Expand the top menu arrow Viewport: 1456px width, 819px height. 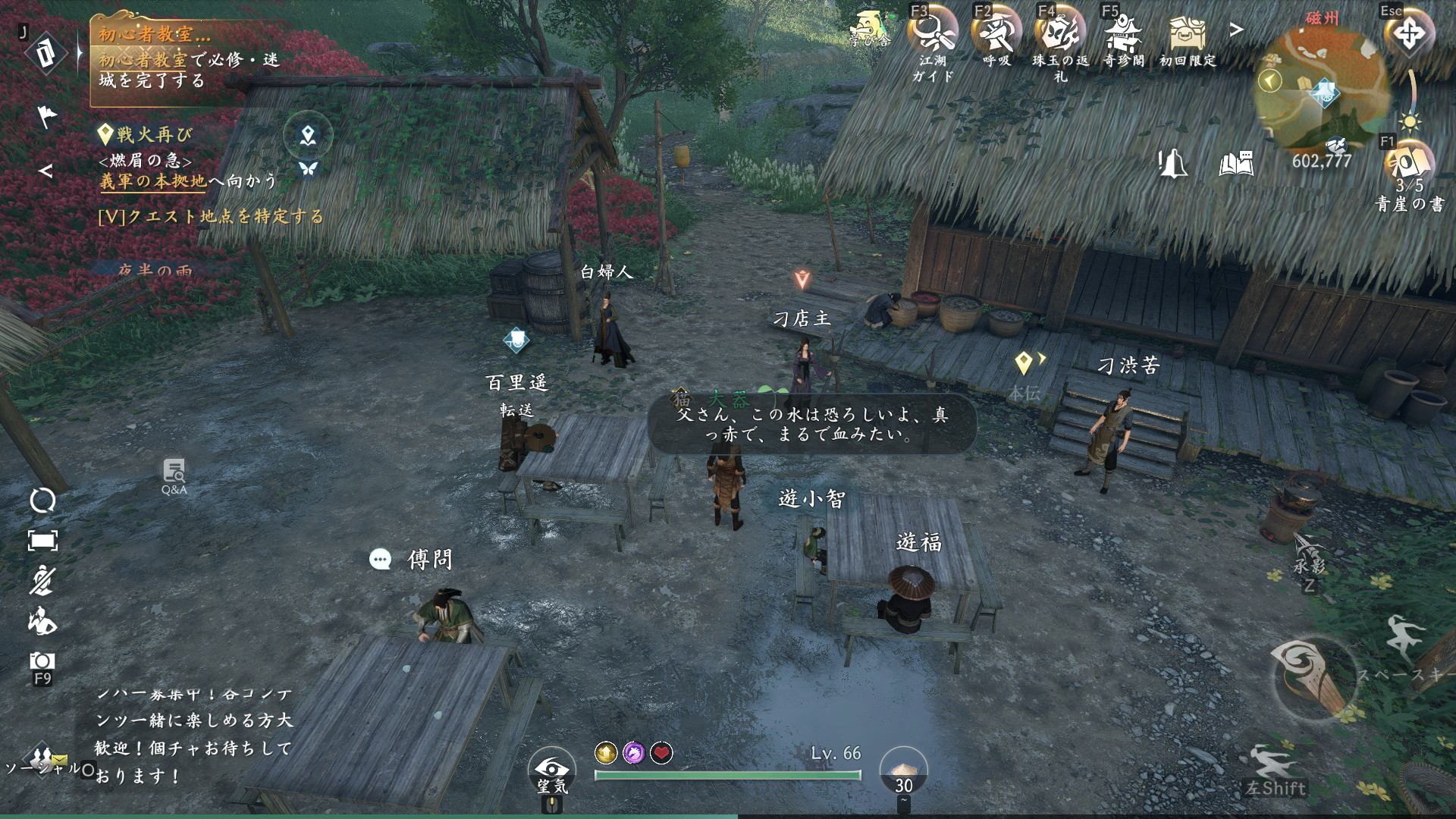1237,30
